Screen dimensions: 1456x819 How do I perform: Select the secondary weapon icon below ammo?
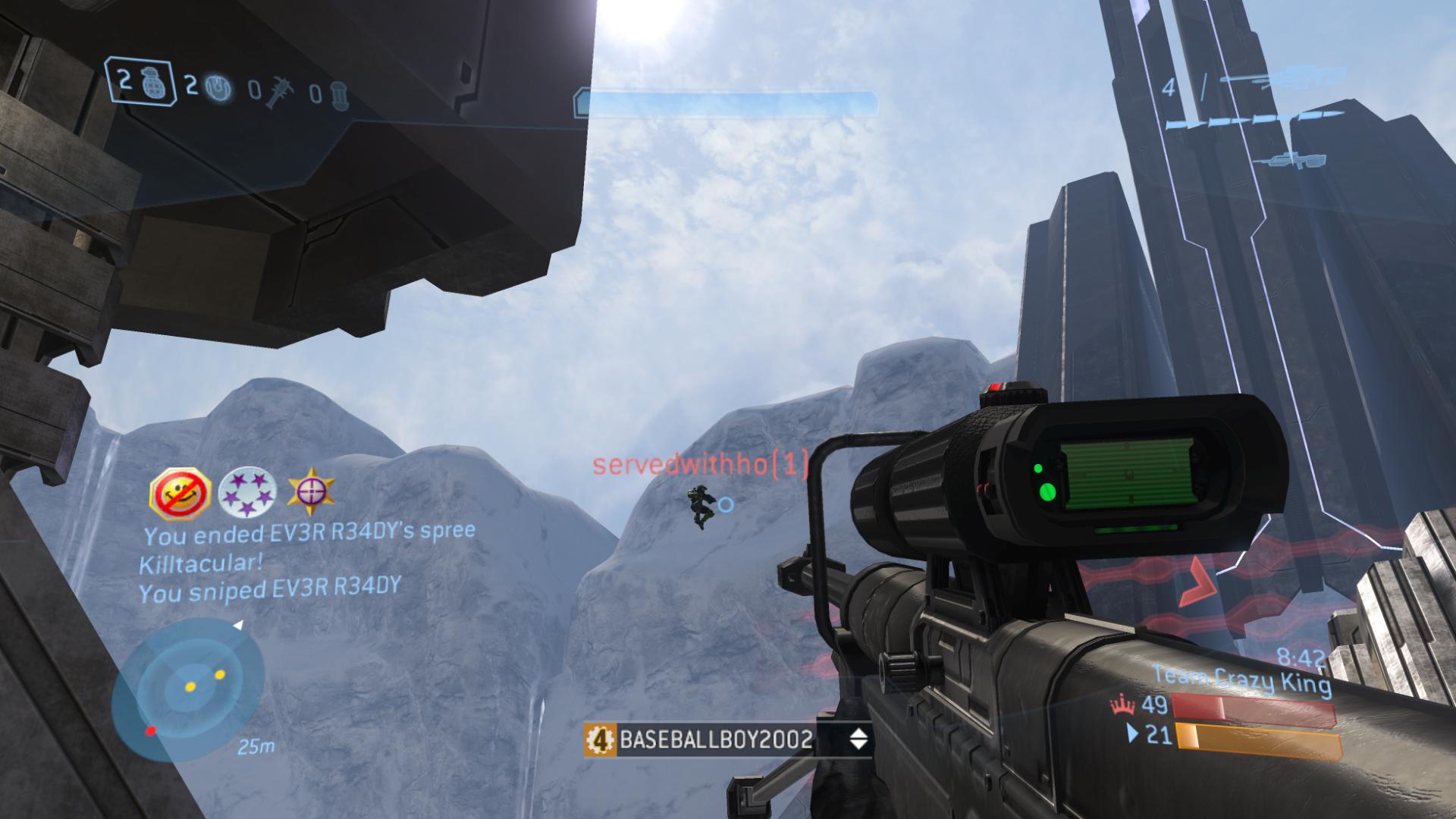click(1289, 159)
